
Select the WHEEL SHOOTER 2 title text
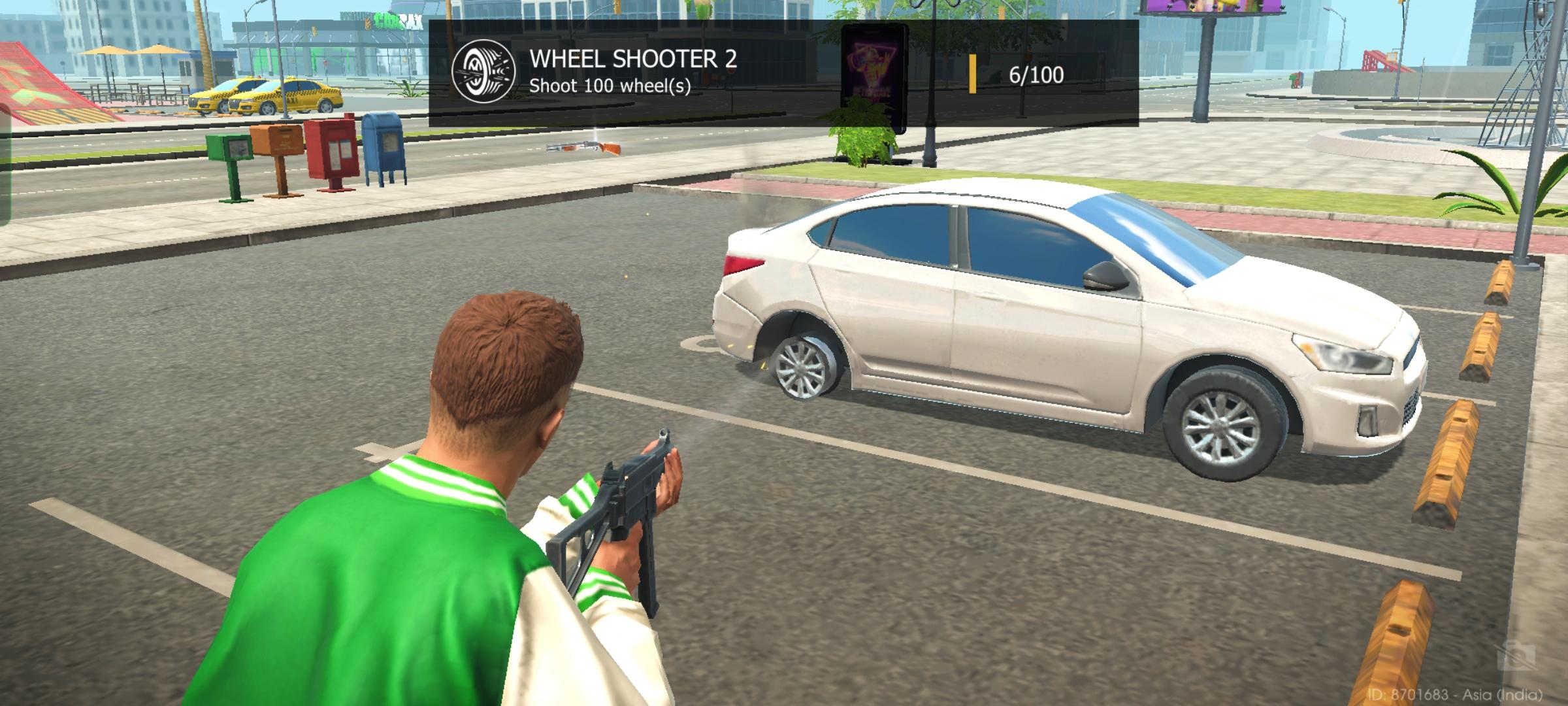(633, 60)
